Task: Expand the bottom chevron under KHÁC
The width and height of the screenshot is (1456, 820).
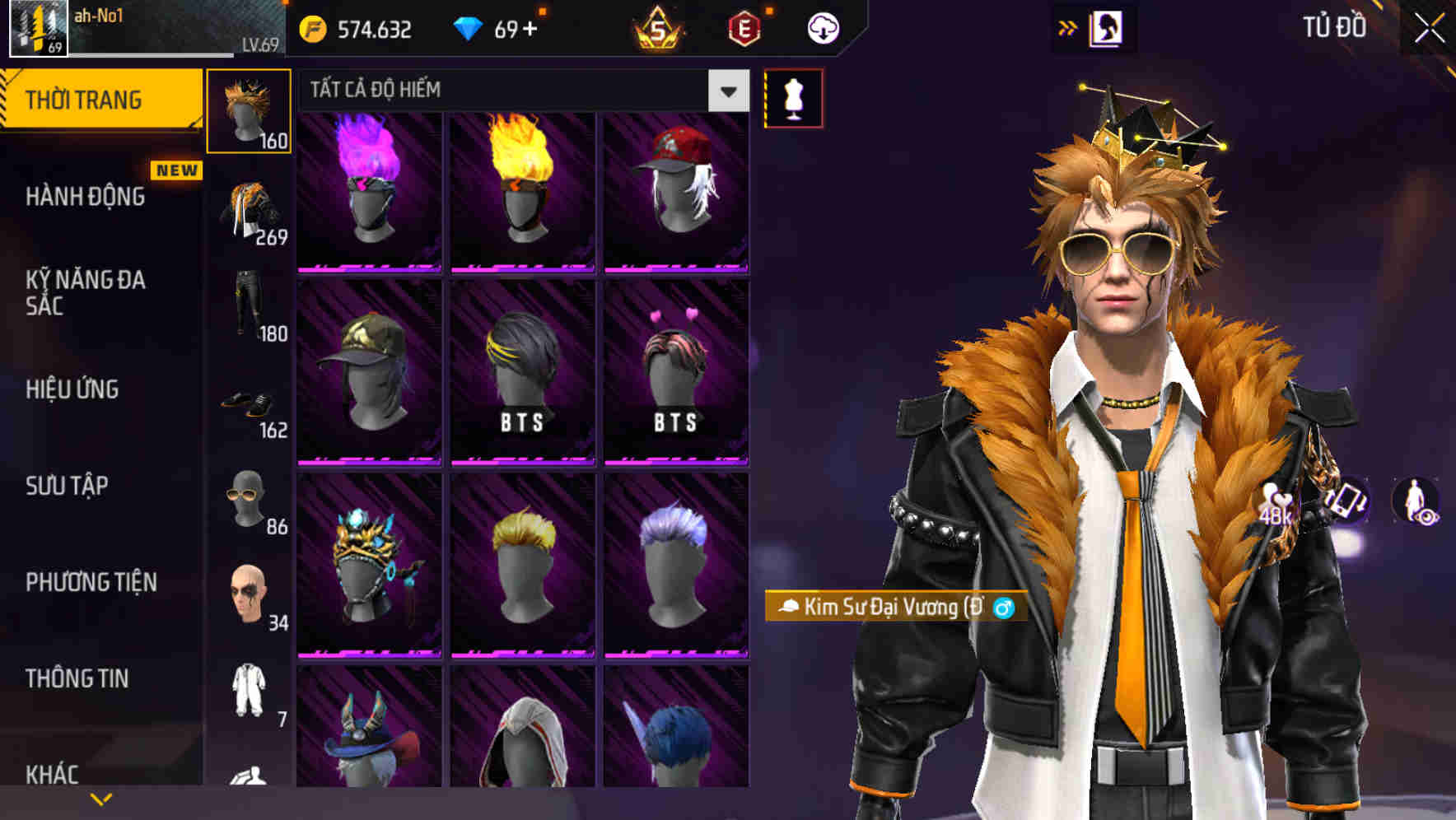Action: click(x=99, y=798)
